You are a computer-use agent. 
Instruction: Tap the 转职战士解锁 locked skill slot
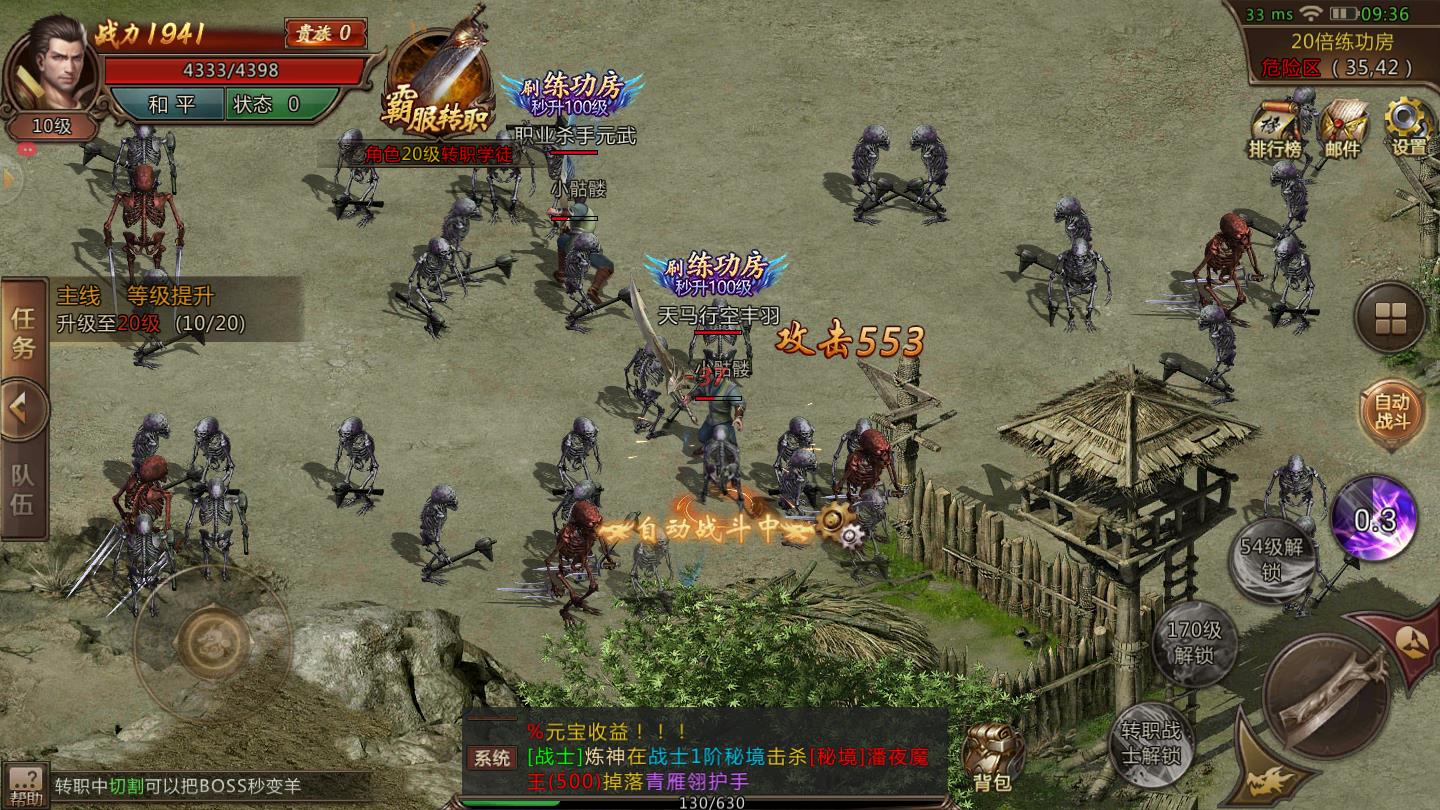[x=1151, y=744]
